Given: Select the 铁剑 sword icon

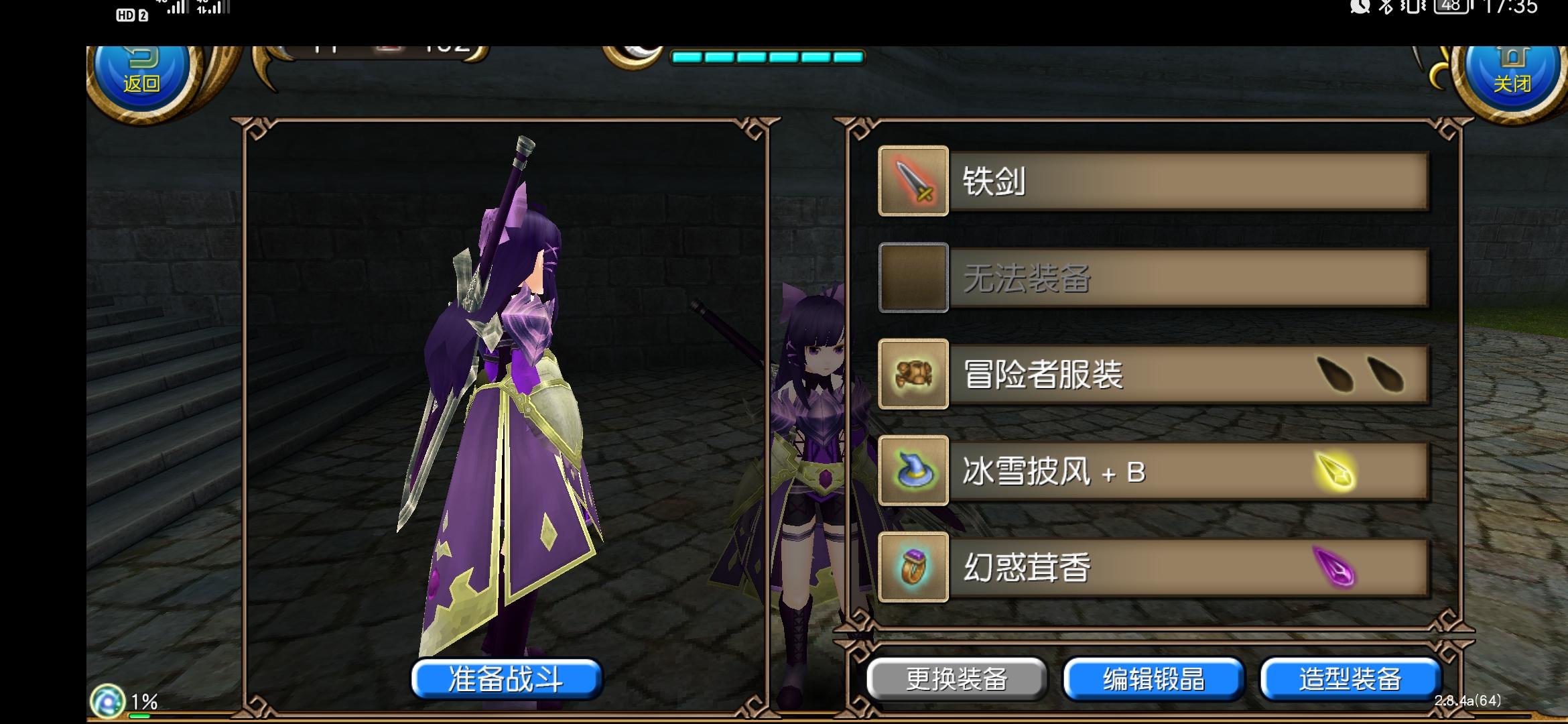Looking at the screenshot, I should [913, 182].
